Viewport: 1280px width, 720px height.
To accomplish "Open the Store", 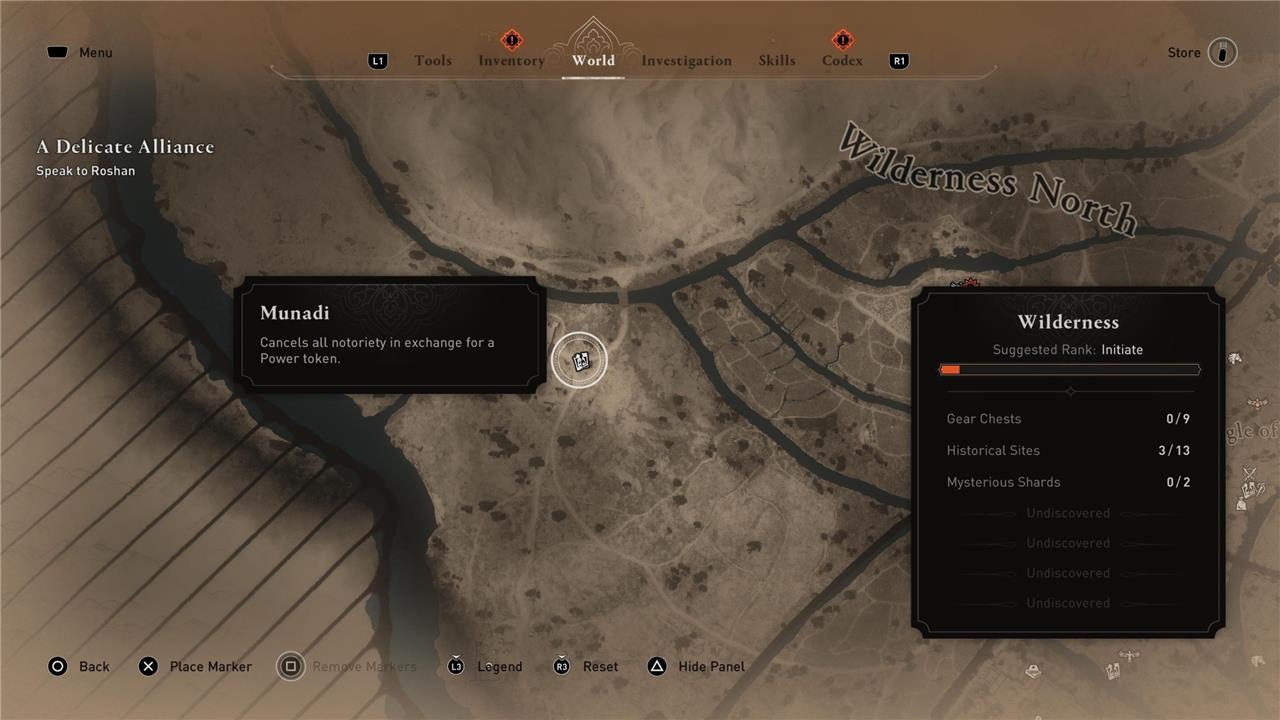I will 1202,53.
